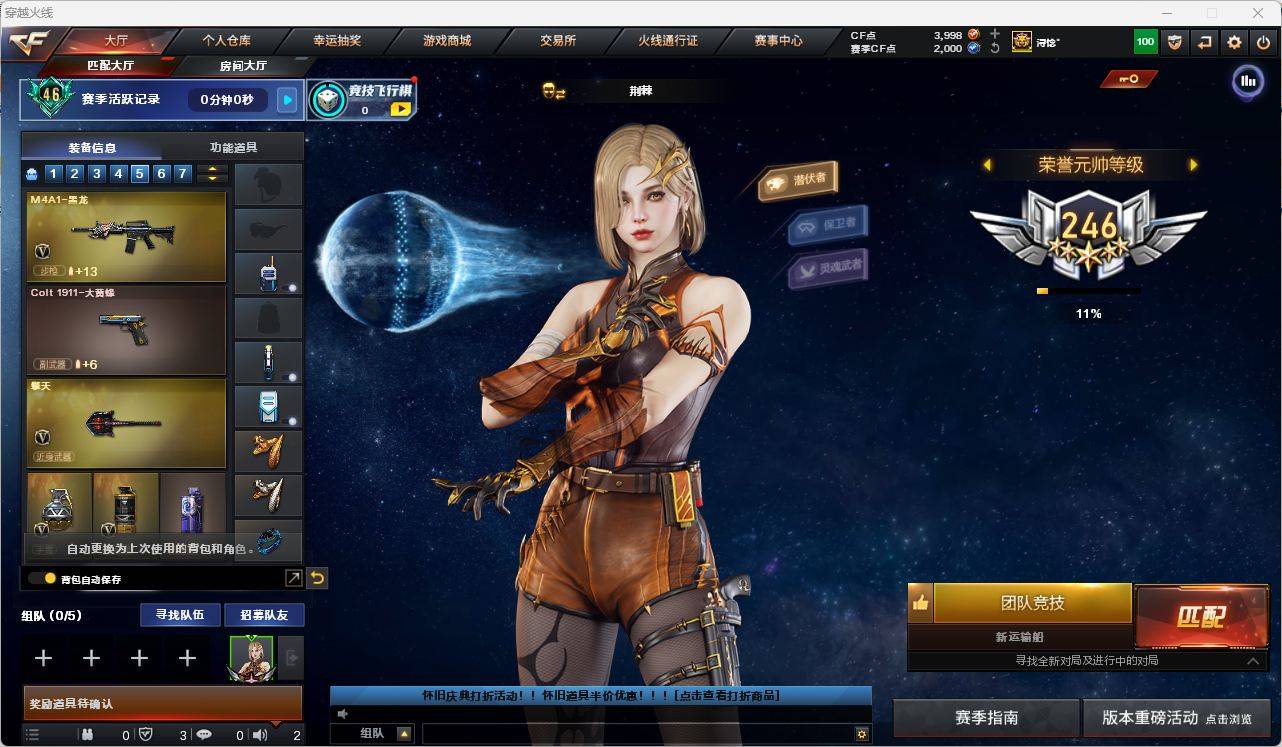The image size is (1282, 747).
Task: Select backpack number 5
Action: pyautogui.click(x=139, y=174)
